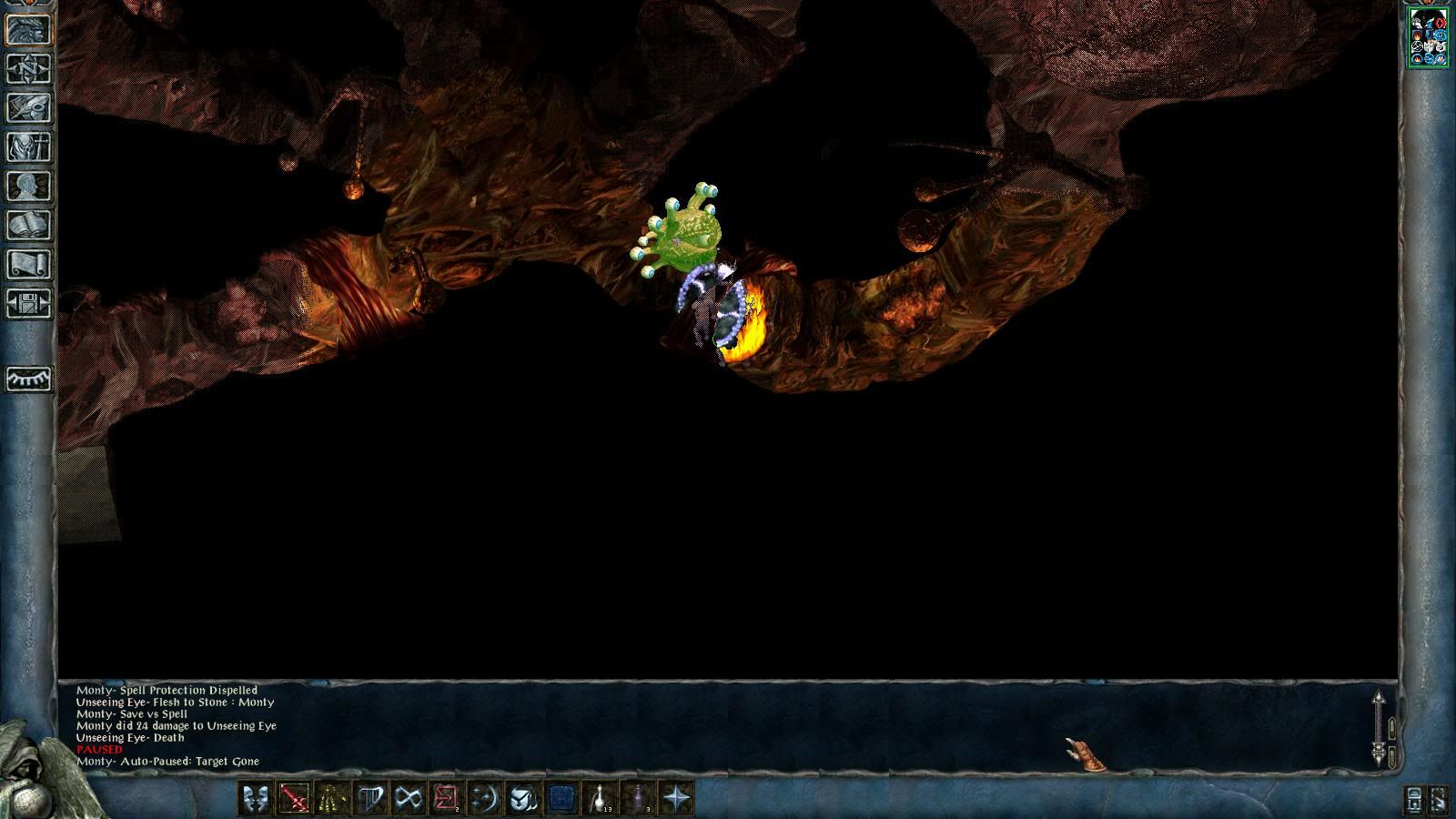
Task: Use the white potion flask quick item
Action: coord(600,799)
